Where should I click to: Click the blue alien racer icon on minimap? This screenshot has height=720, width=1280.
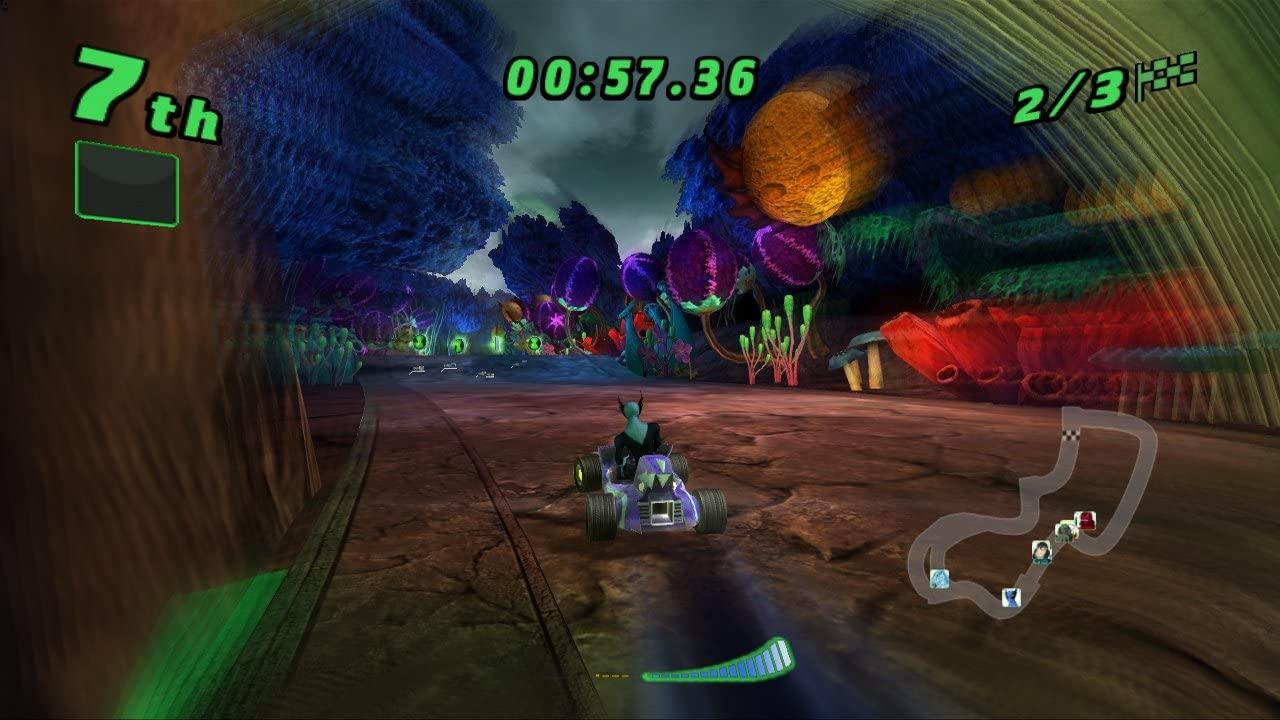pos(1010,597)
